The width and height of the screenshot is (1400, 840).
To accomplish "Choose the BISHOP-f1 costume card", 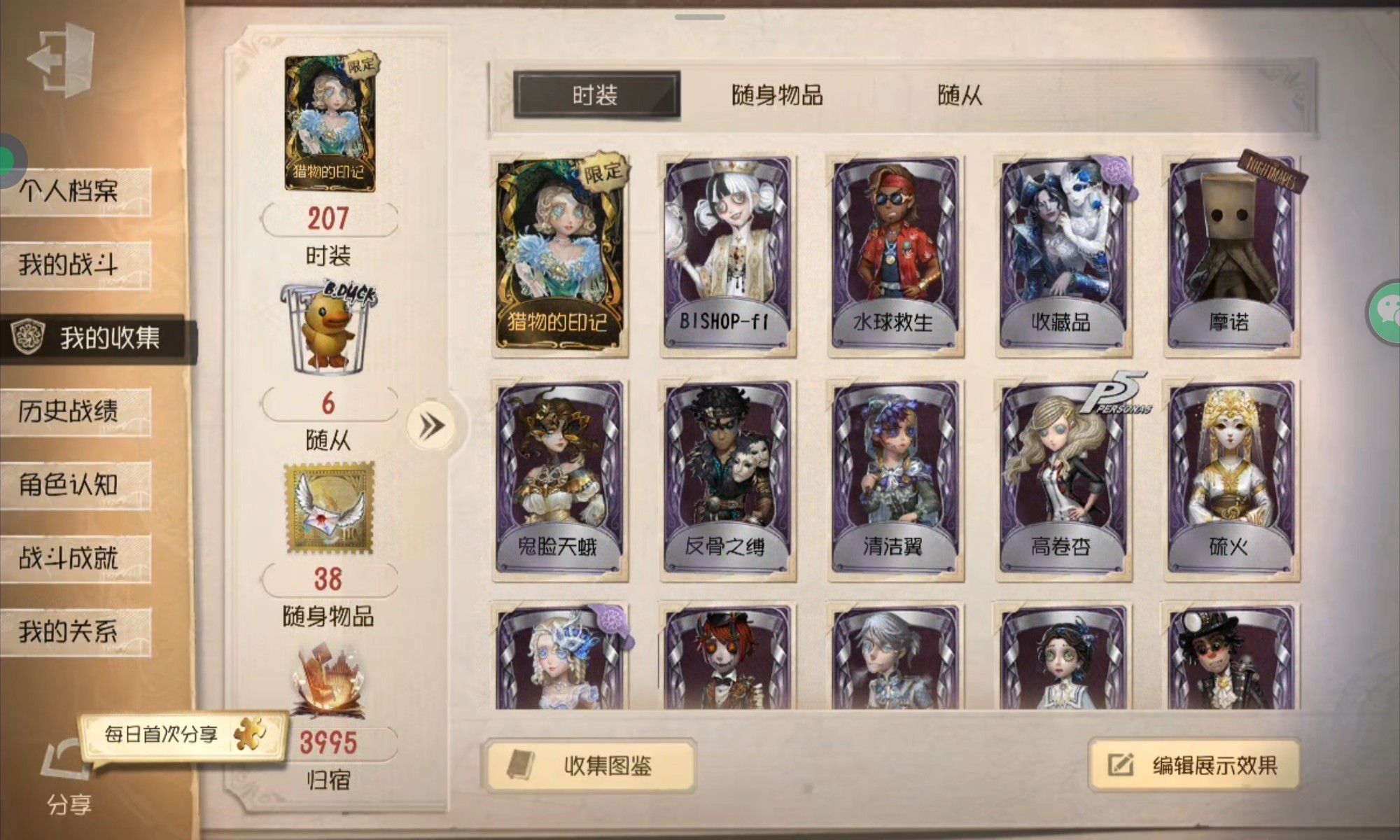I will (728, 255).
